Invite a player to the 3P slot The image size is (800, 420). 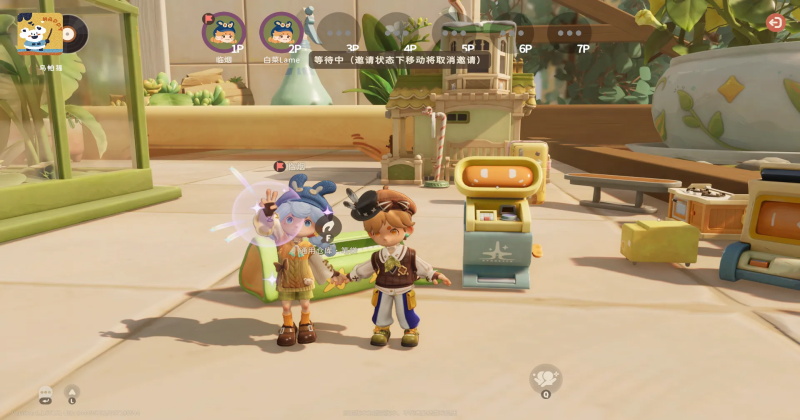(x=338, y=31)
